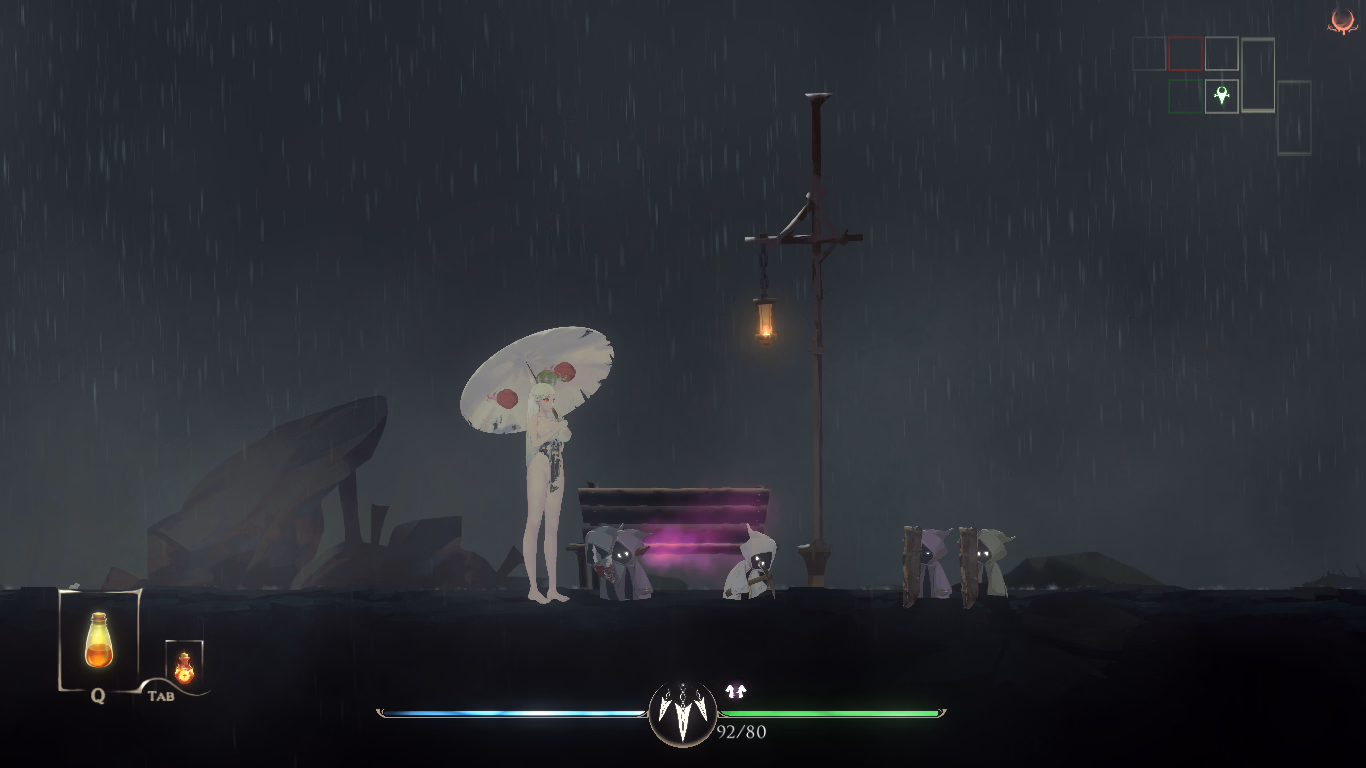Select the red-outlined room on the minimap
The height and width of the screenshot is (768, 1366).
pyautogui.click(x=1185, y=54)
